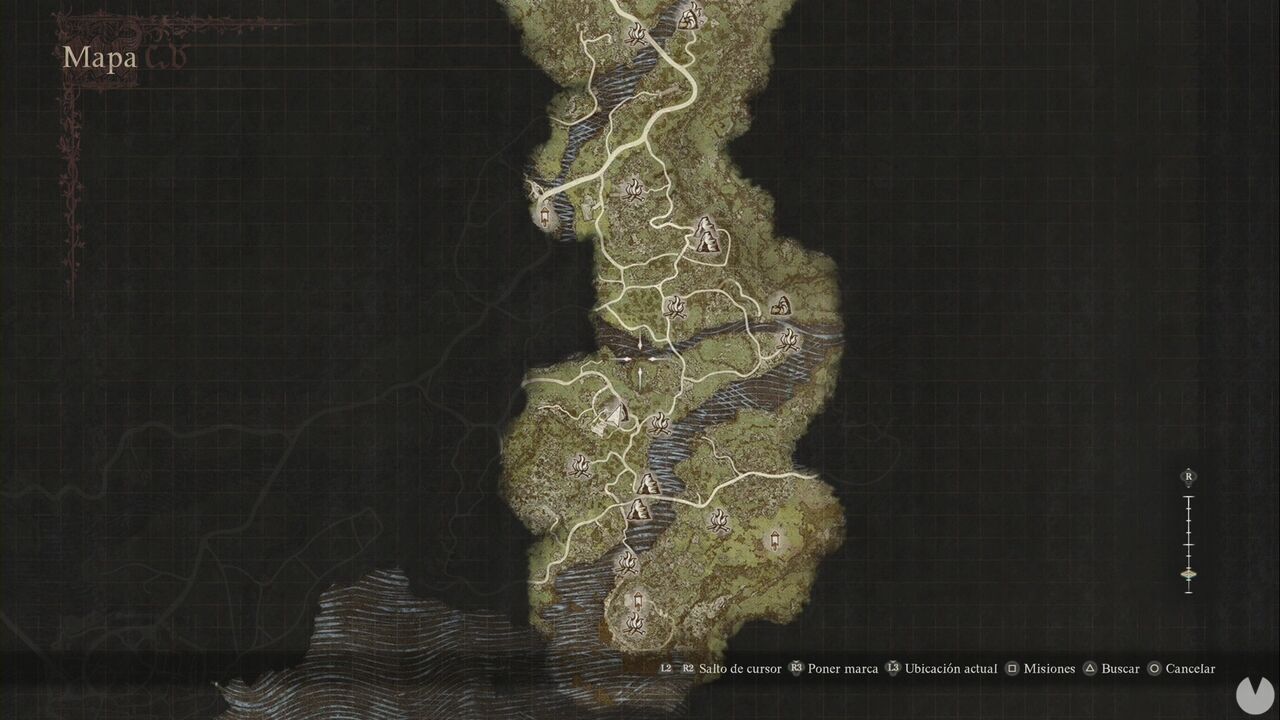Click the campfire icon east of the big river

pos(791,338)
